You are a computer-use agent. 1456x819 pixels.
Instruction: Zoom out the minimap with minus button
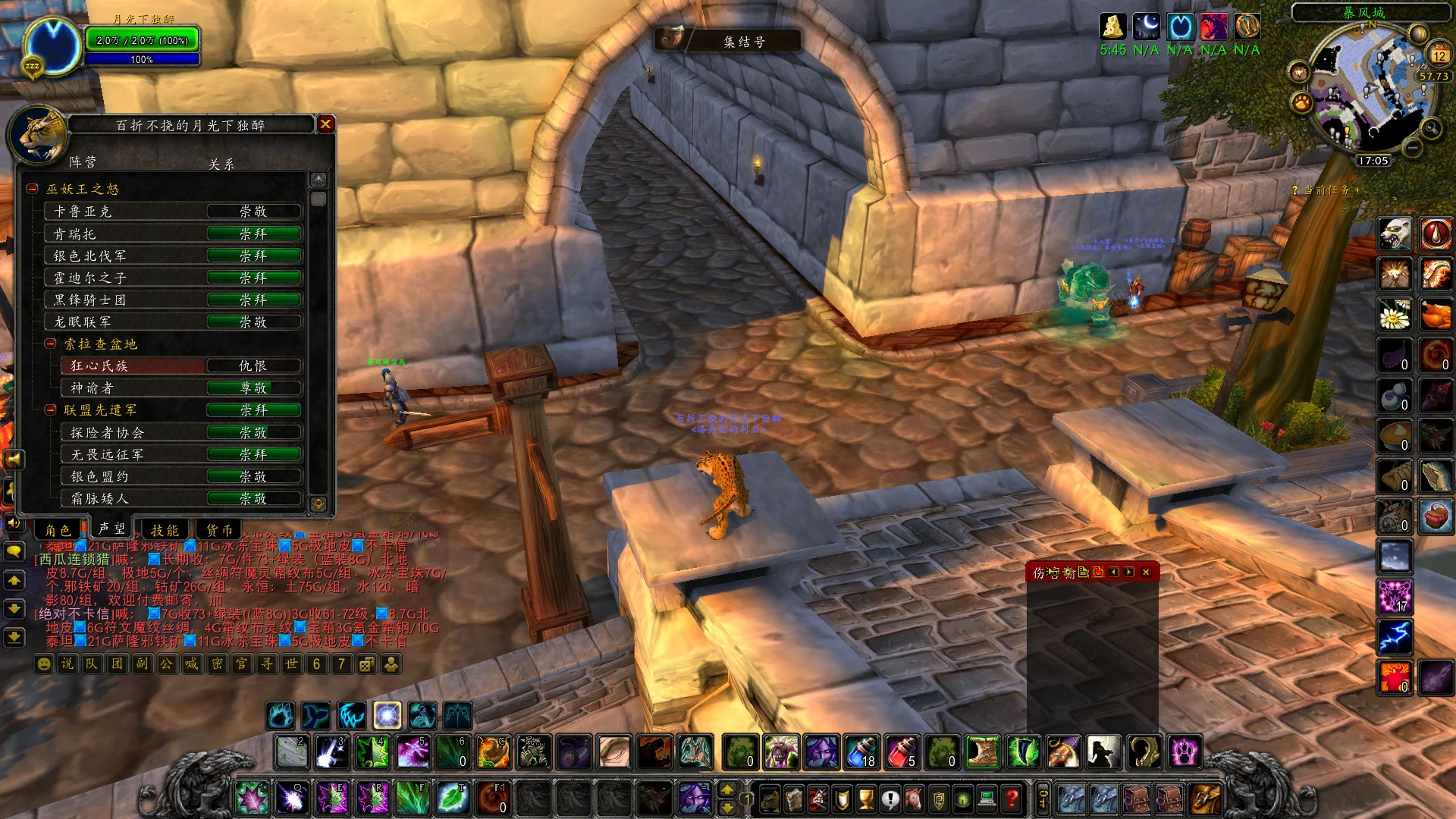click(x=1412, y=146)
